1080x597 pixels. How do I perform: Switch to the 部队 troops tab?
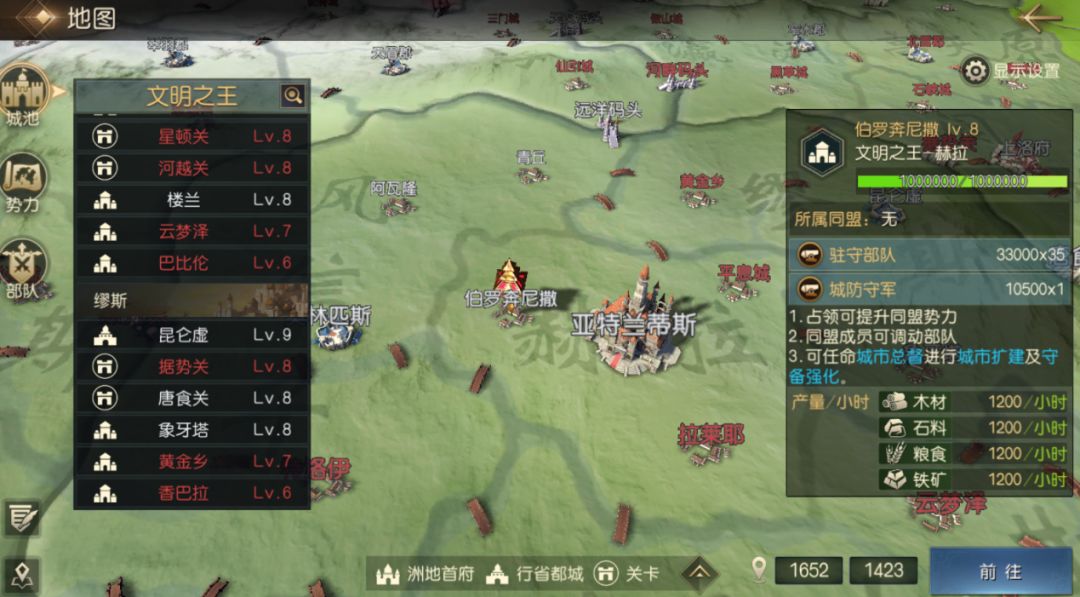[23, 268]
